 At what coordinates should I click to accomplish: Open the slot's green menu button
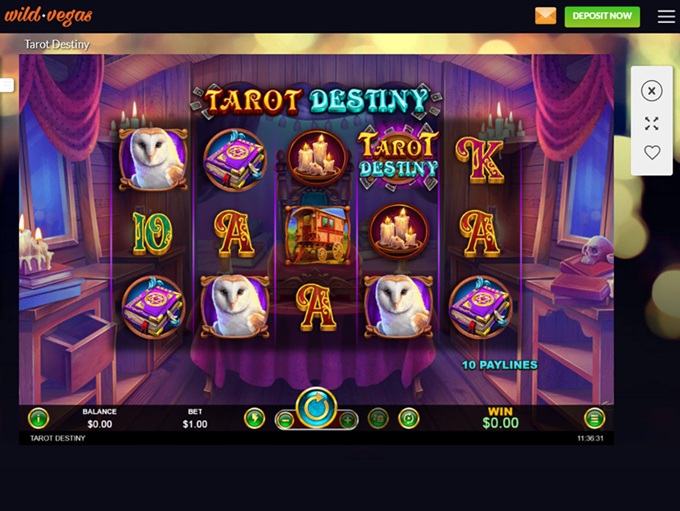point(594,419)
